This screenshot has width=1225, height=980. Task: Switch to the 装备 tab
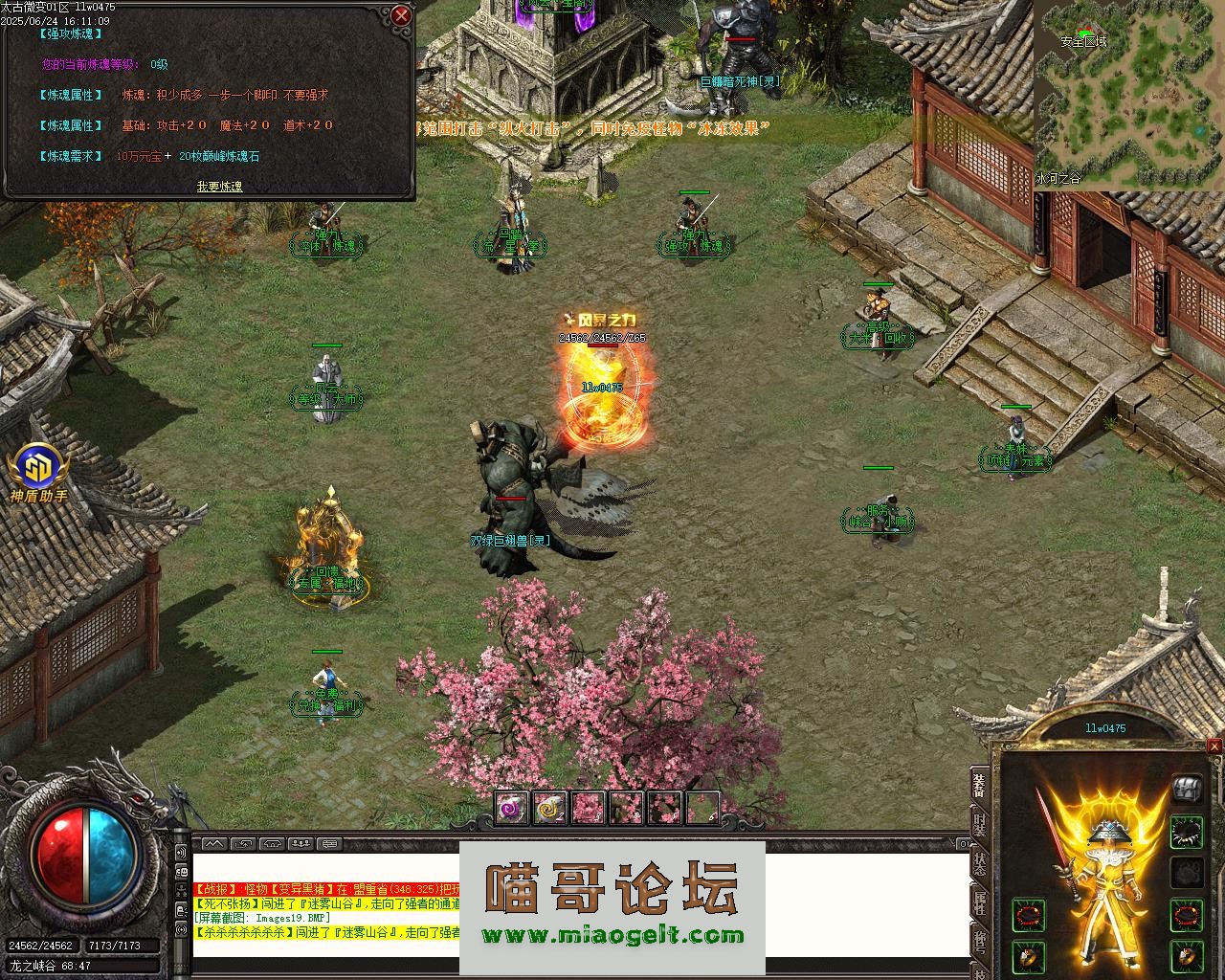point(979,785)
